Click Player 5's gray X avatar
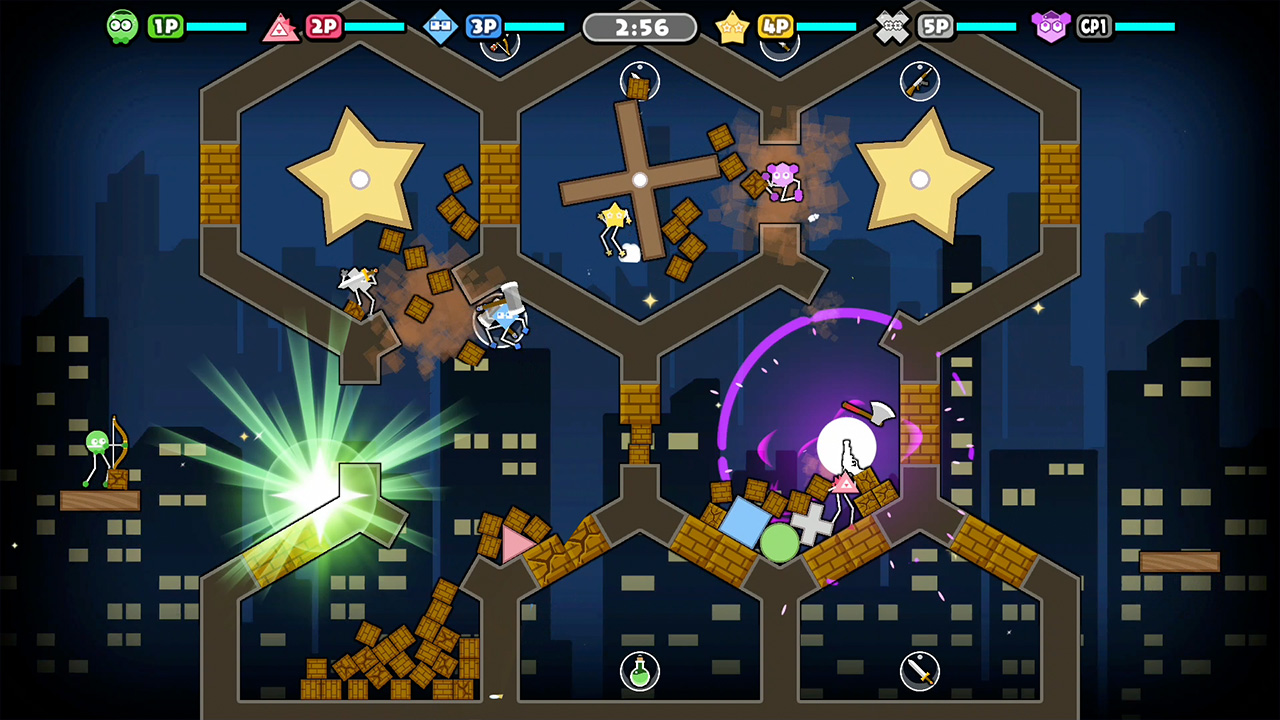The height and width of the screenshot is (720, 1280). pyautogui.click(x=891, y=26)
